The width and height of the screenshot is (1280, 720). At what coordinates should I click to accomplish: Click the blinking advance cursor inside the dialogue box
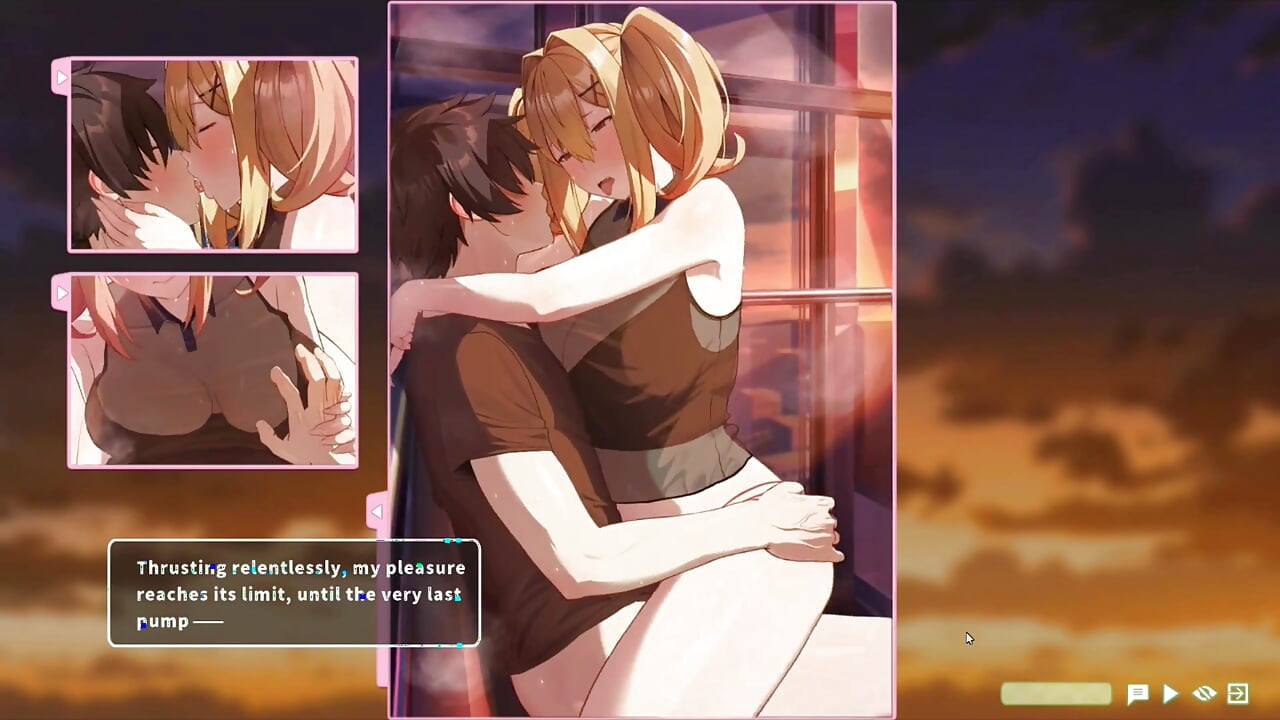pyautogui.click(x=459, y=645)
